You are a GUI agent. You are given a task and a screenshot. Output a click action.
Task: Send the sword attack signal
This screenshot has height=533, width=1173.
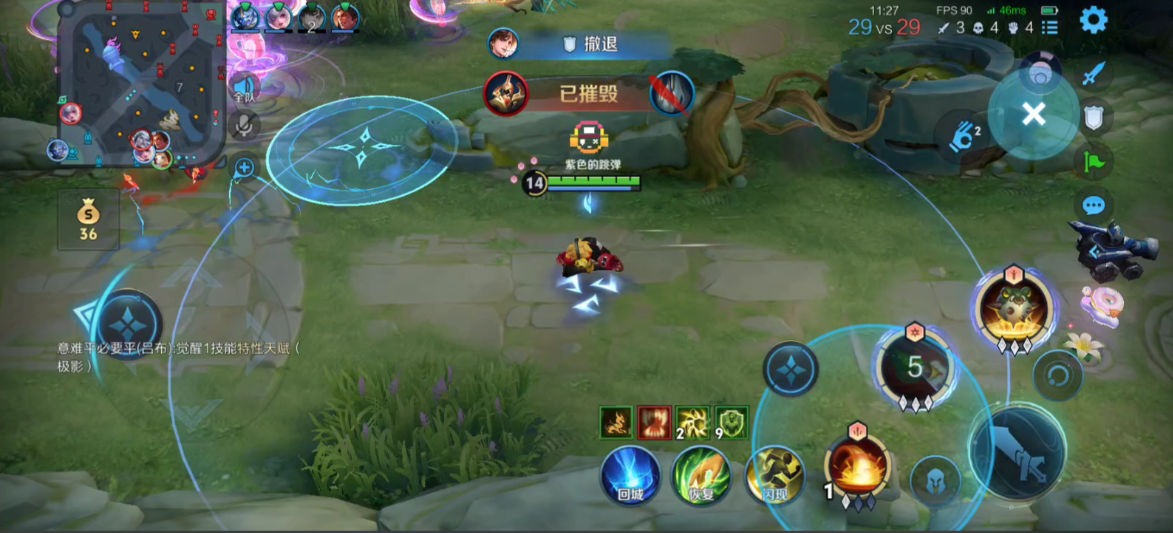(1095, 73)
